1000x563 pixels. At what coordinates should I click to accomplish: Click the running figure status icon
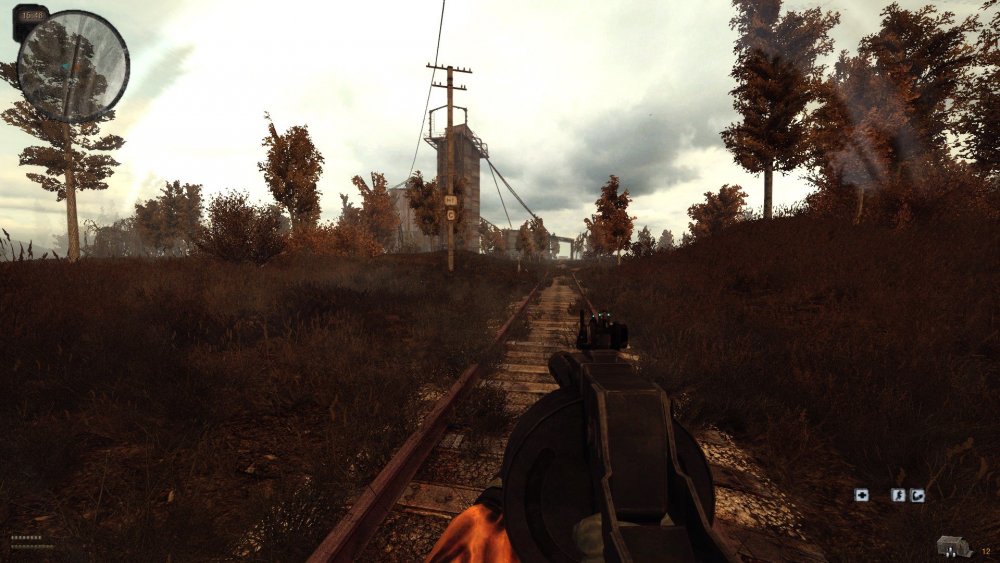coord(898,494)
